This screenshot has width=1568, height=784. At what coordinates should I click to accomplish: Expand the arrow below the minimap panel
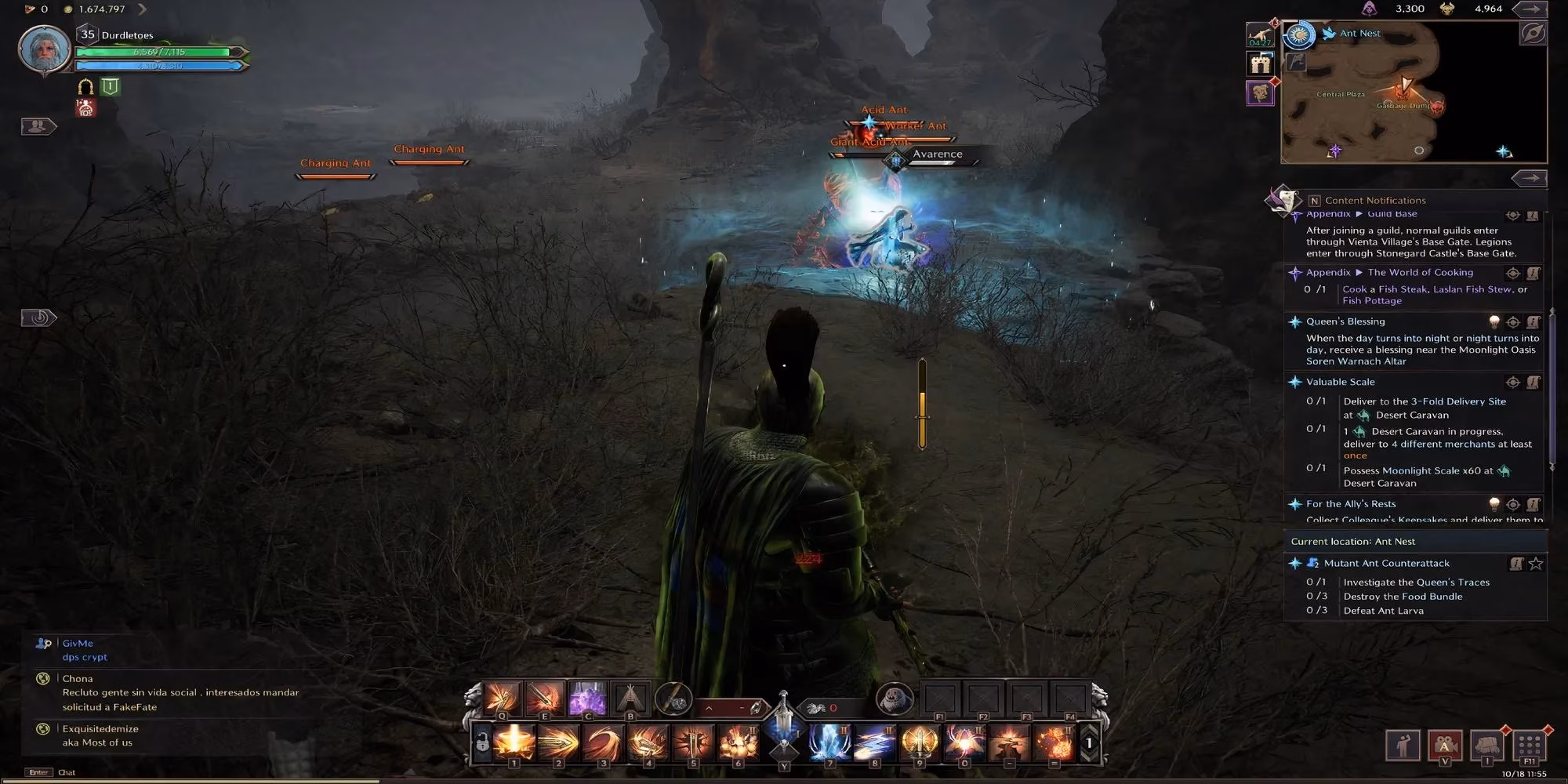click(1527, 179)
